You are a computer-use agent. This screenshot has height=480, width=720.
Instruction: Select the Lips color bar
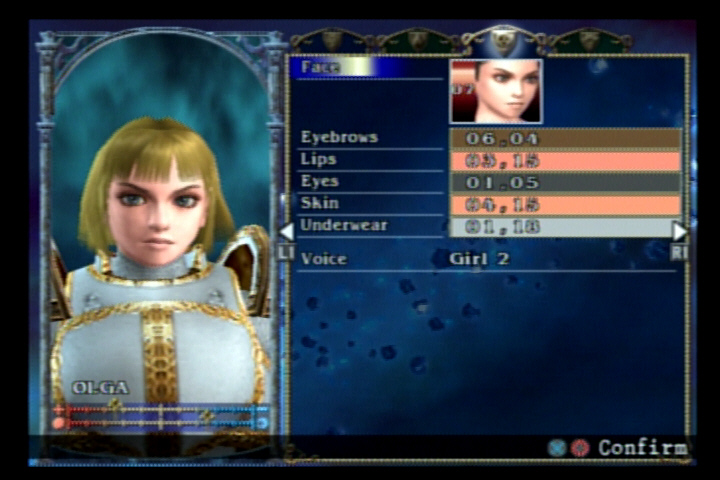565,160
